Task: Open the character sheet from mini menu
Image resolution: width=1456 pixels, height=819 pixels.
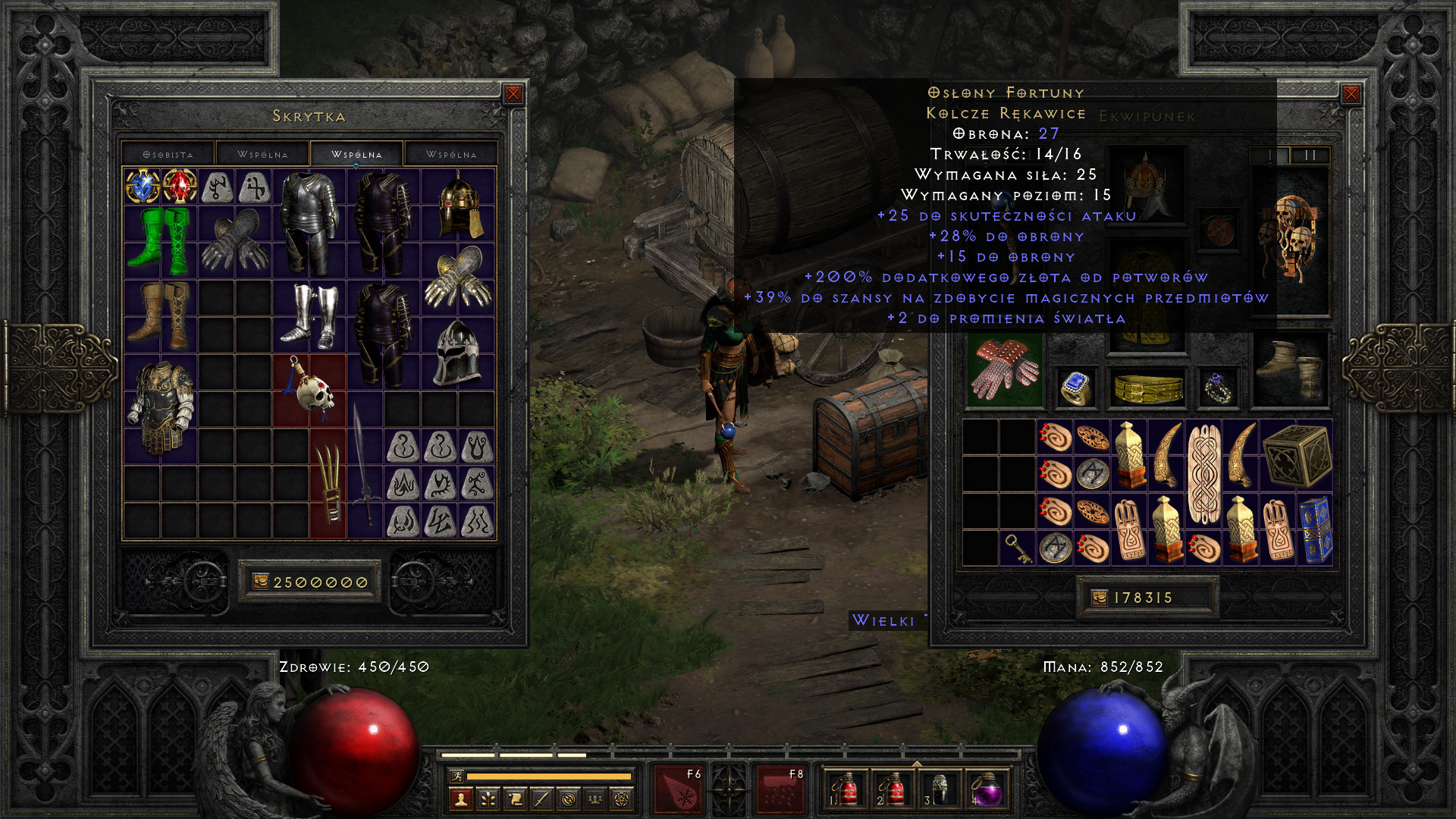Action: tap(460, 799)
